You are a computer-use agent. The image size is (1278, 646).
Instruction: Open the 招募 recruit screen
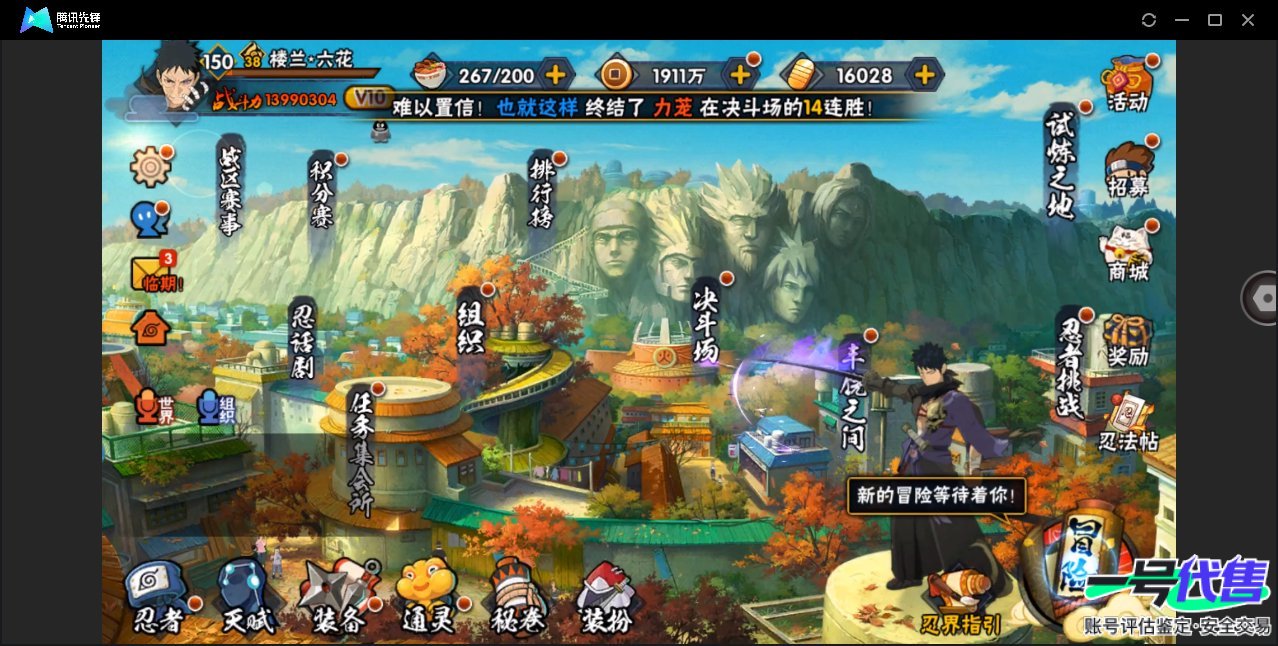tap(1127, 168)
